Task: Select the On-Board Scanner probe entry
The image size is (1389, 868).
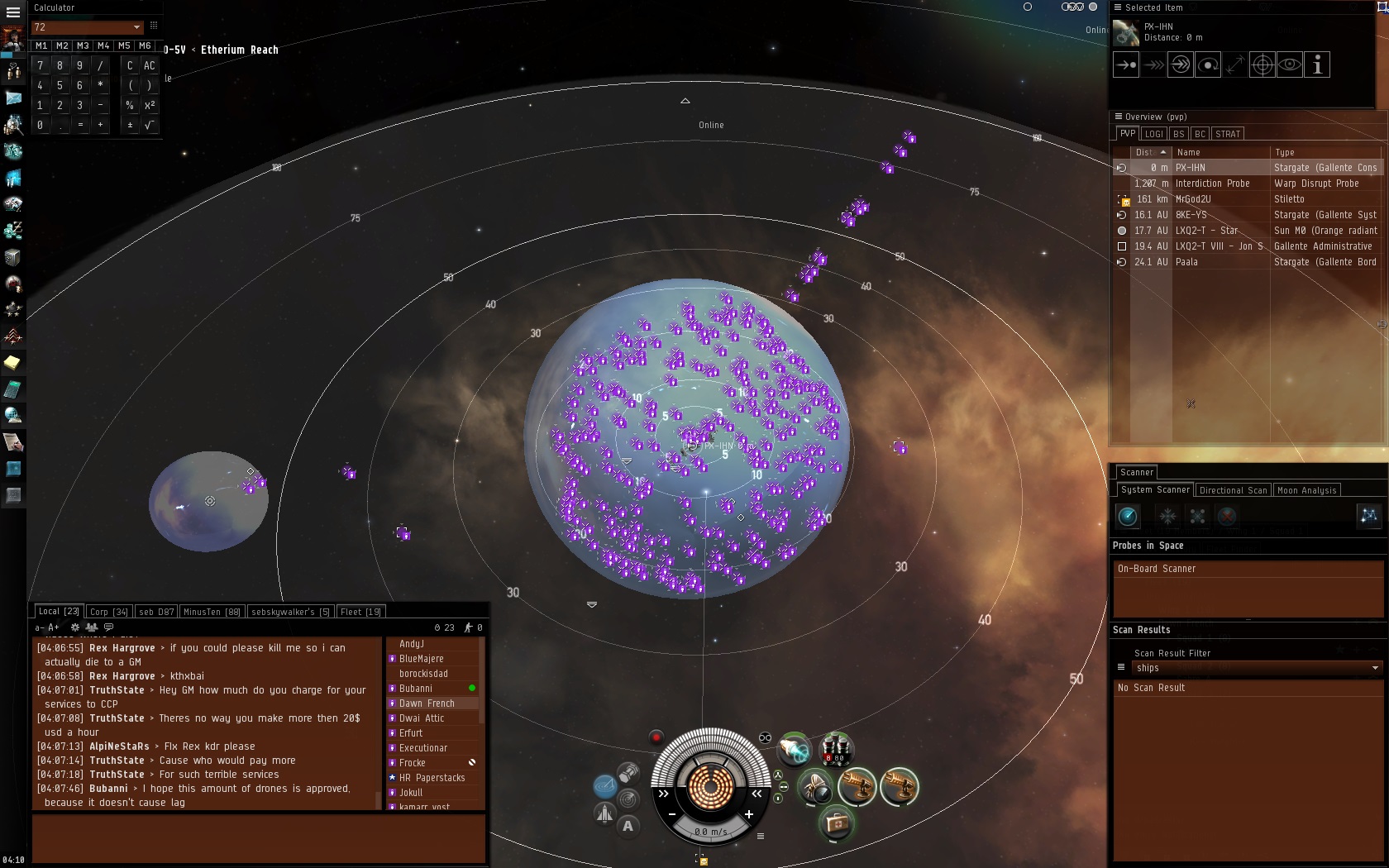Action: (1157, 569)
